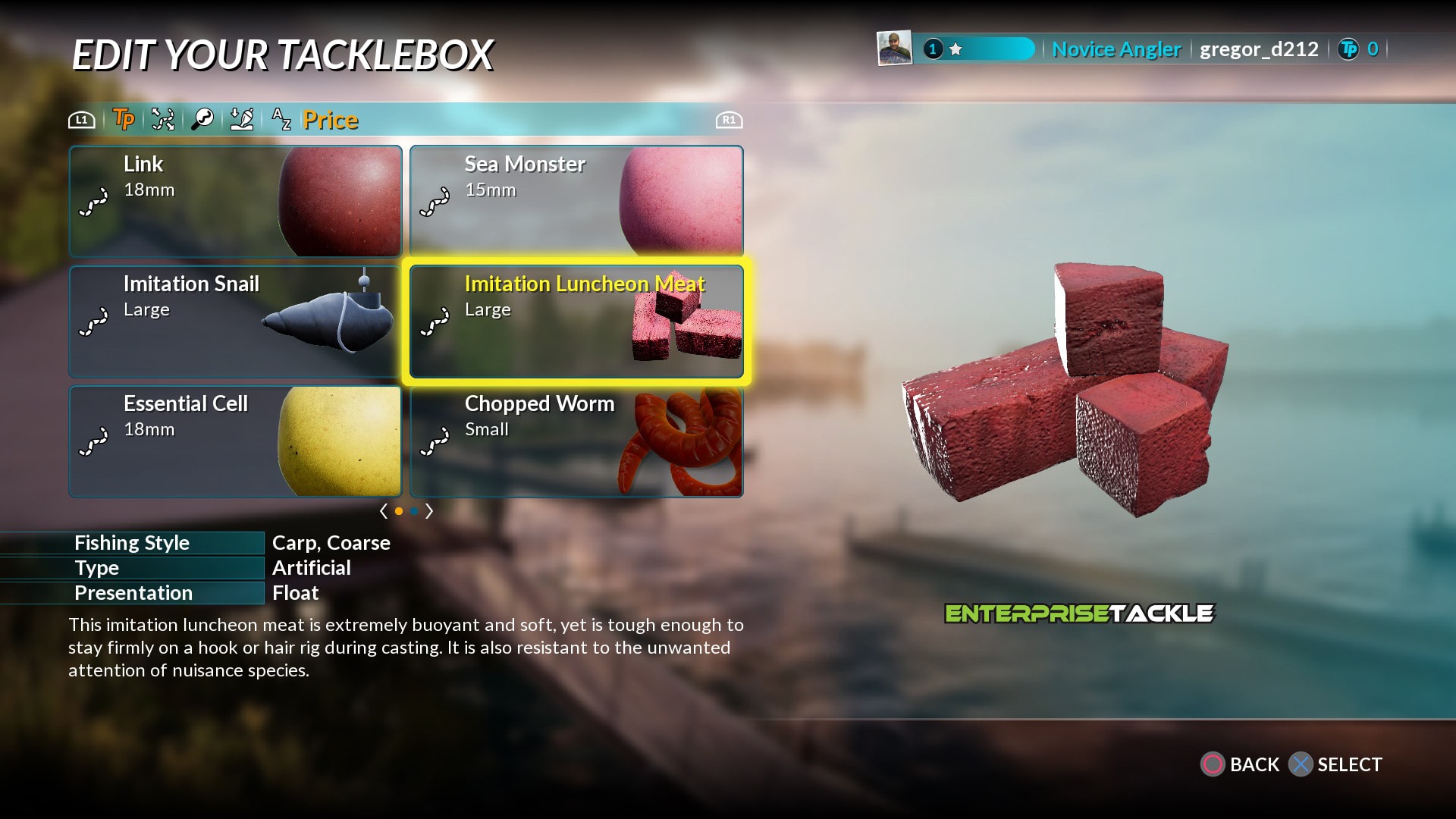
Task: Open the next page with the right chevron
Action: (x=429, y=511)
